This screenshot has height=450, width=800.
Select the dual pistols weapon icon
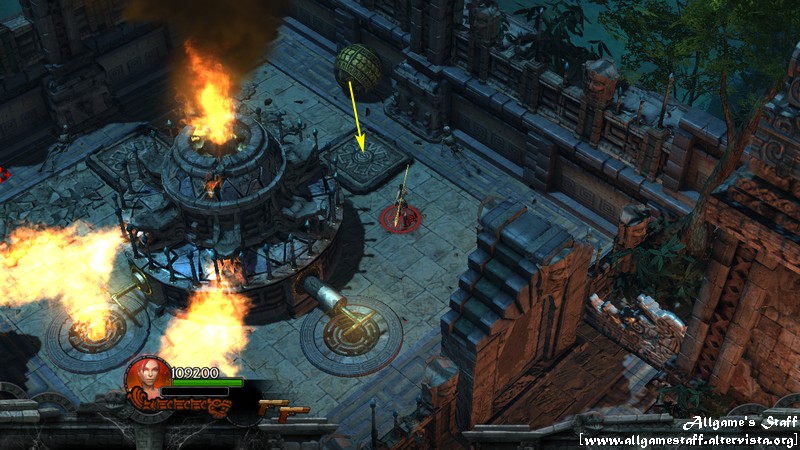tap(282, 409)
